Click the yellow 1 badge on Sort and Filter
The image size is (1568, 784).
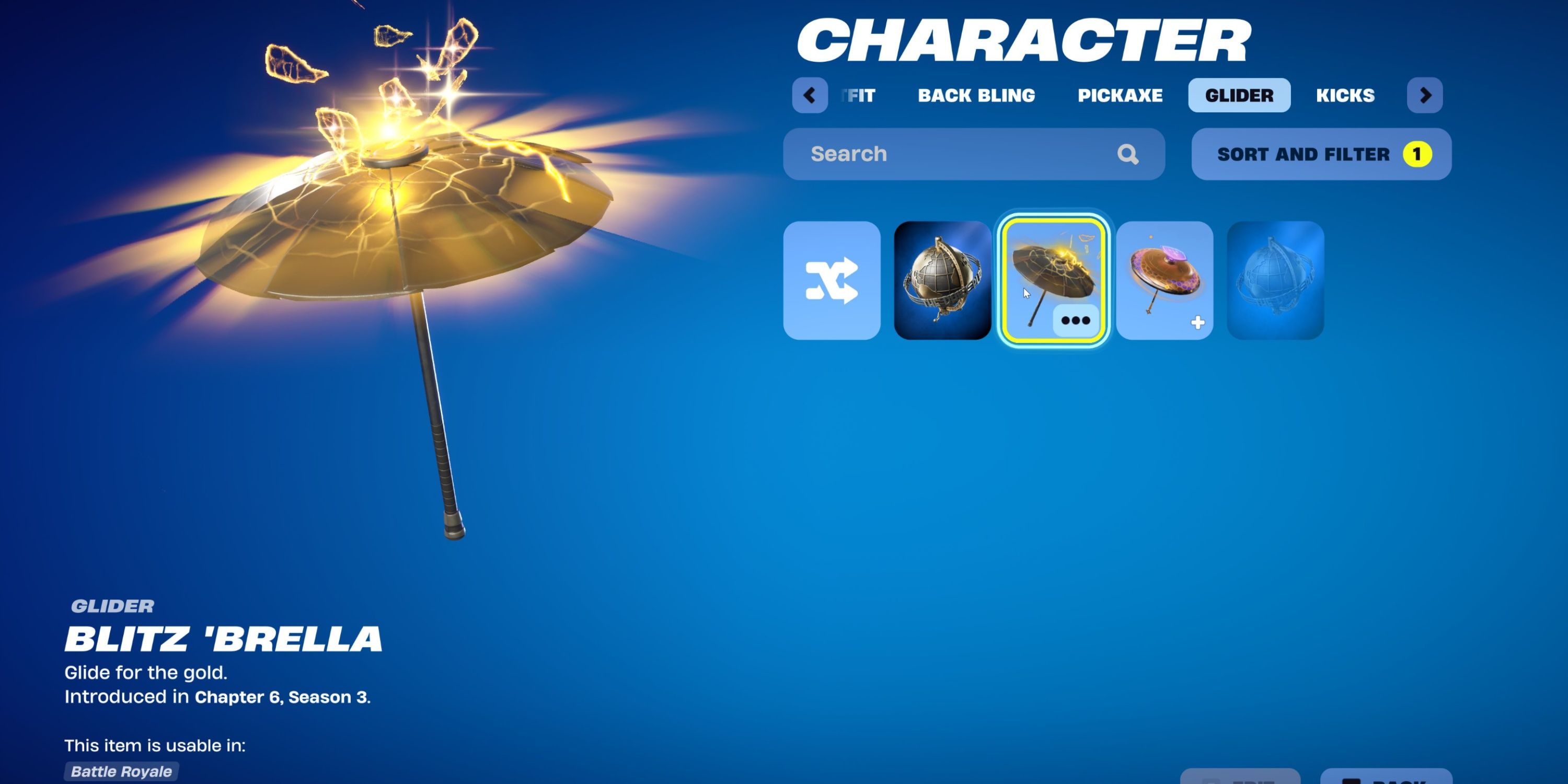(1416, 154)
